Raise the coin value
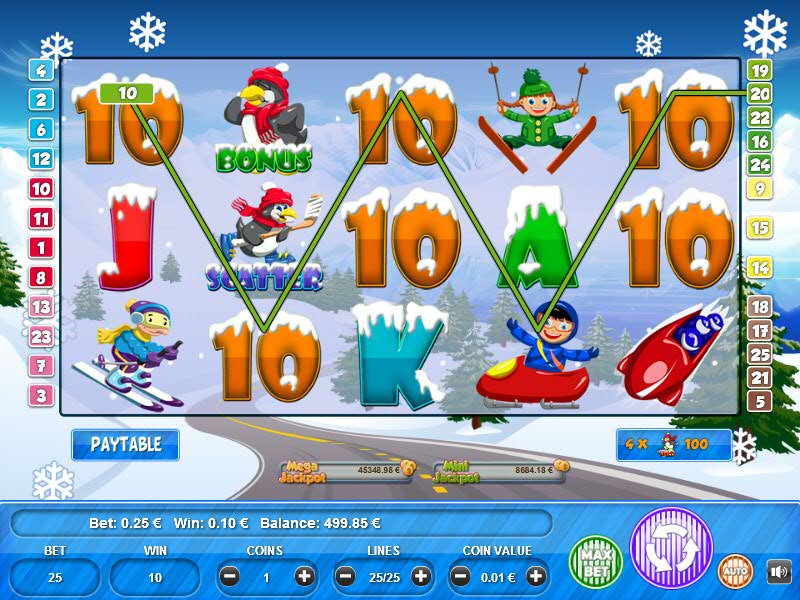The height and width of the screenshot is (600, 800). [x=536, y=576]
